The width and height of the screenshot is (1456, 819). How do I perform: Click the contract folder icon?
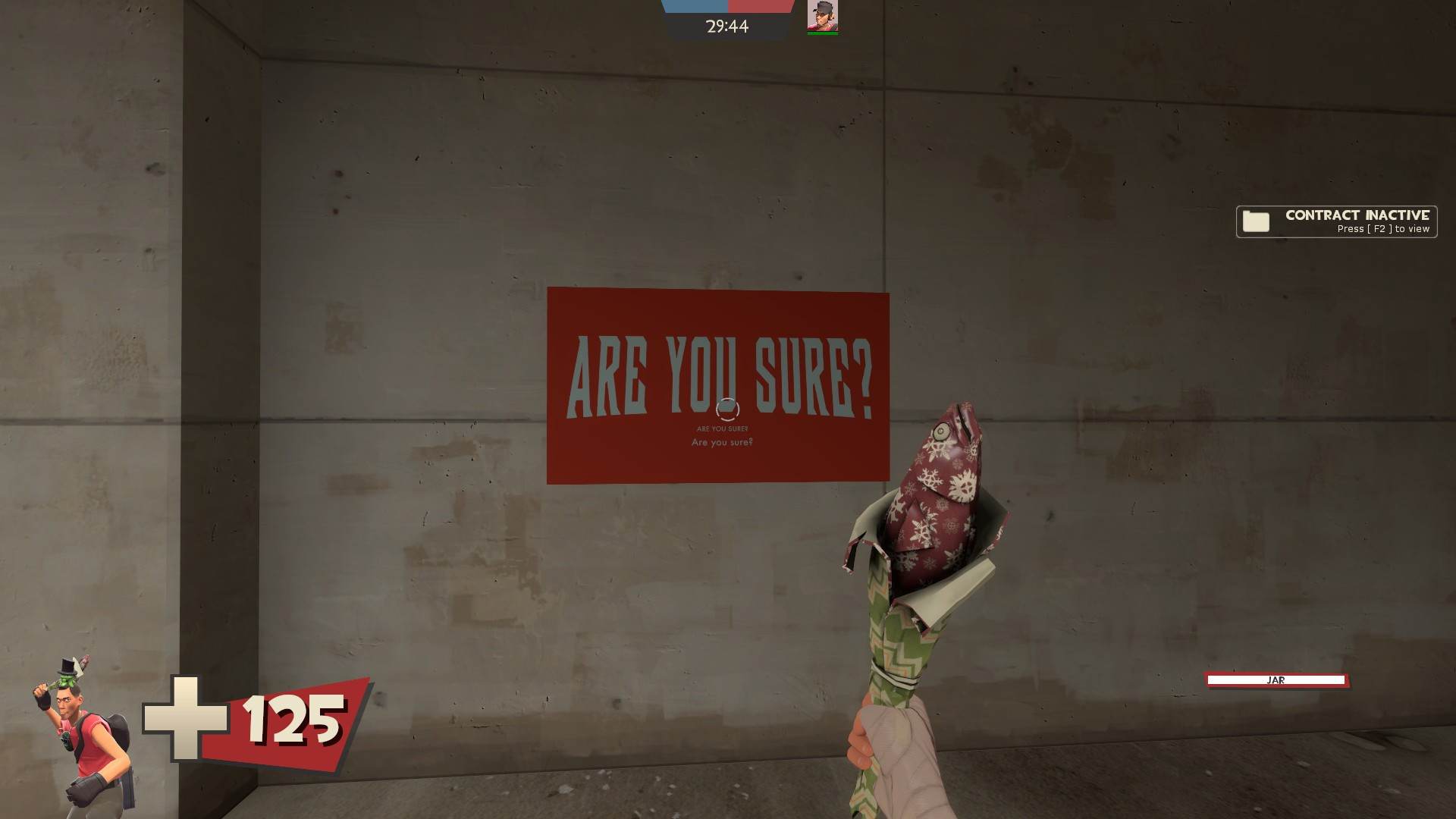click(x=1257, y=221)
